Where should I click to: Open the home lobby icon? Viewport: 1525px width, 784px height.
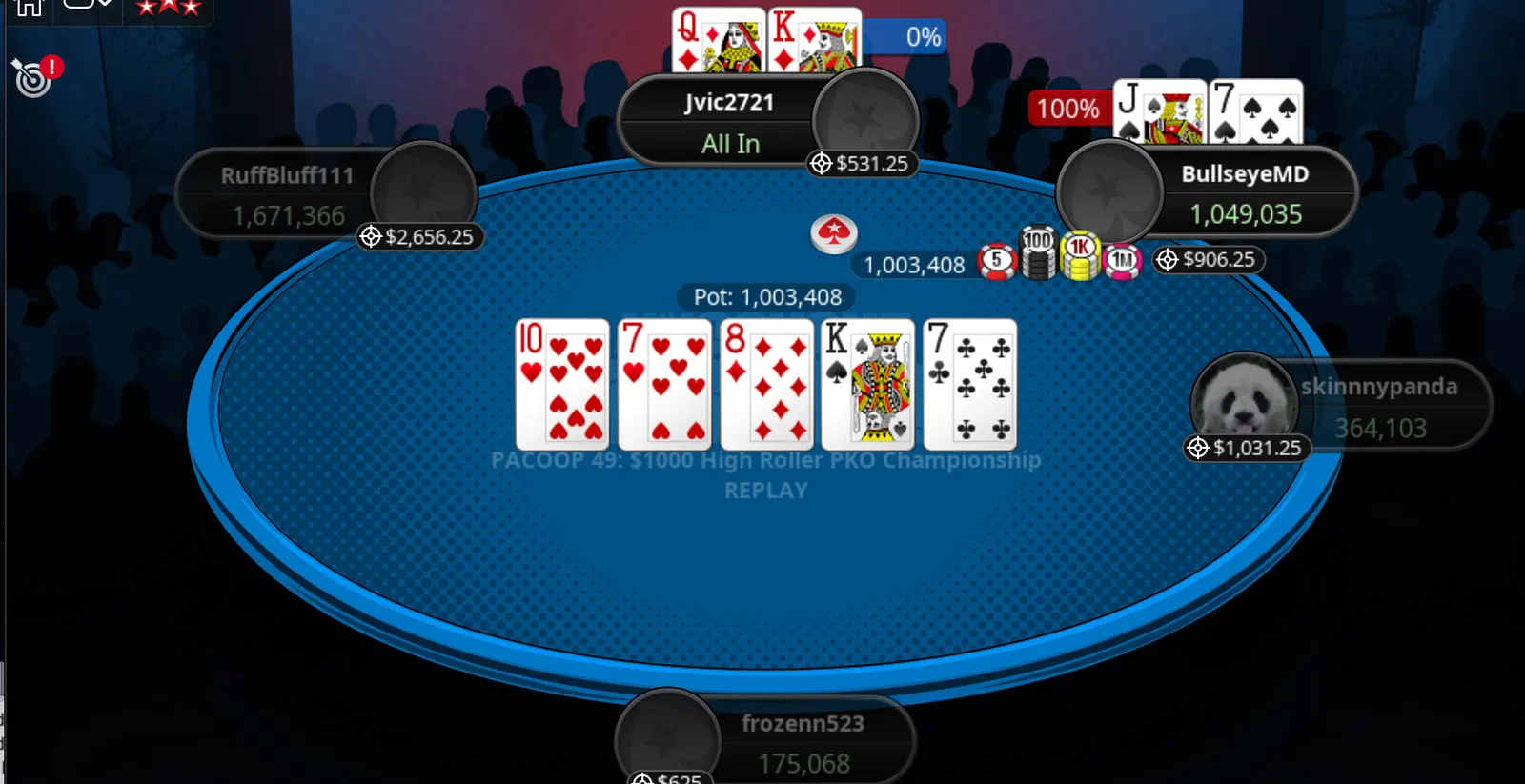29,8
